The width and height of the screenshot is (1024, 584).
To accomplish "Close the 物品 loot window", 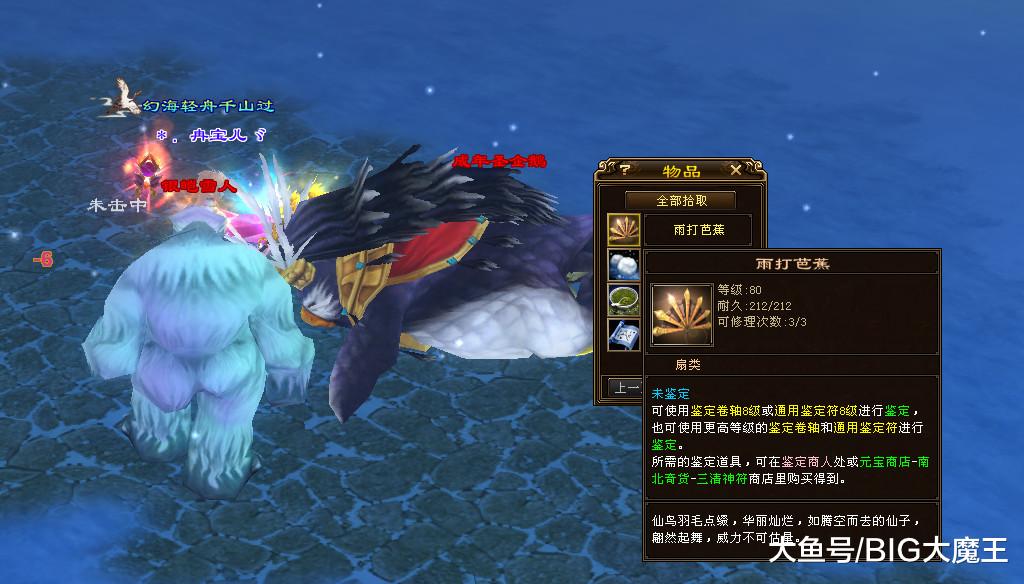I will pos(736,170).
